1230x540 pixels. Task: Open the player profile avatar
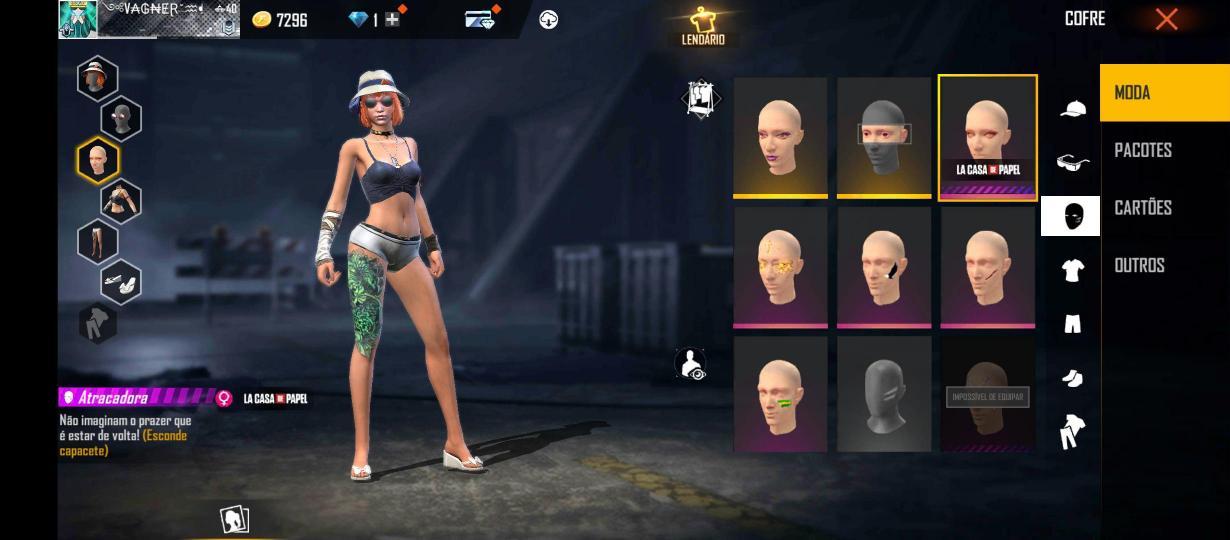pyautogui.click(x=77, y=18)
